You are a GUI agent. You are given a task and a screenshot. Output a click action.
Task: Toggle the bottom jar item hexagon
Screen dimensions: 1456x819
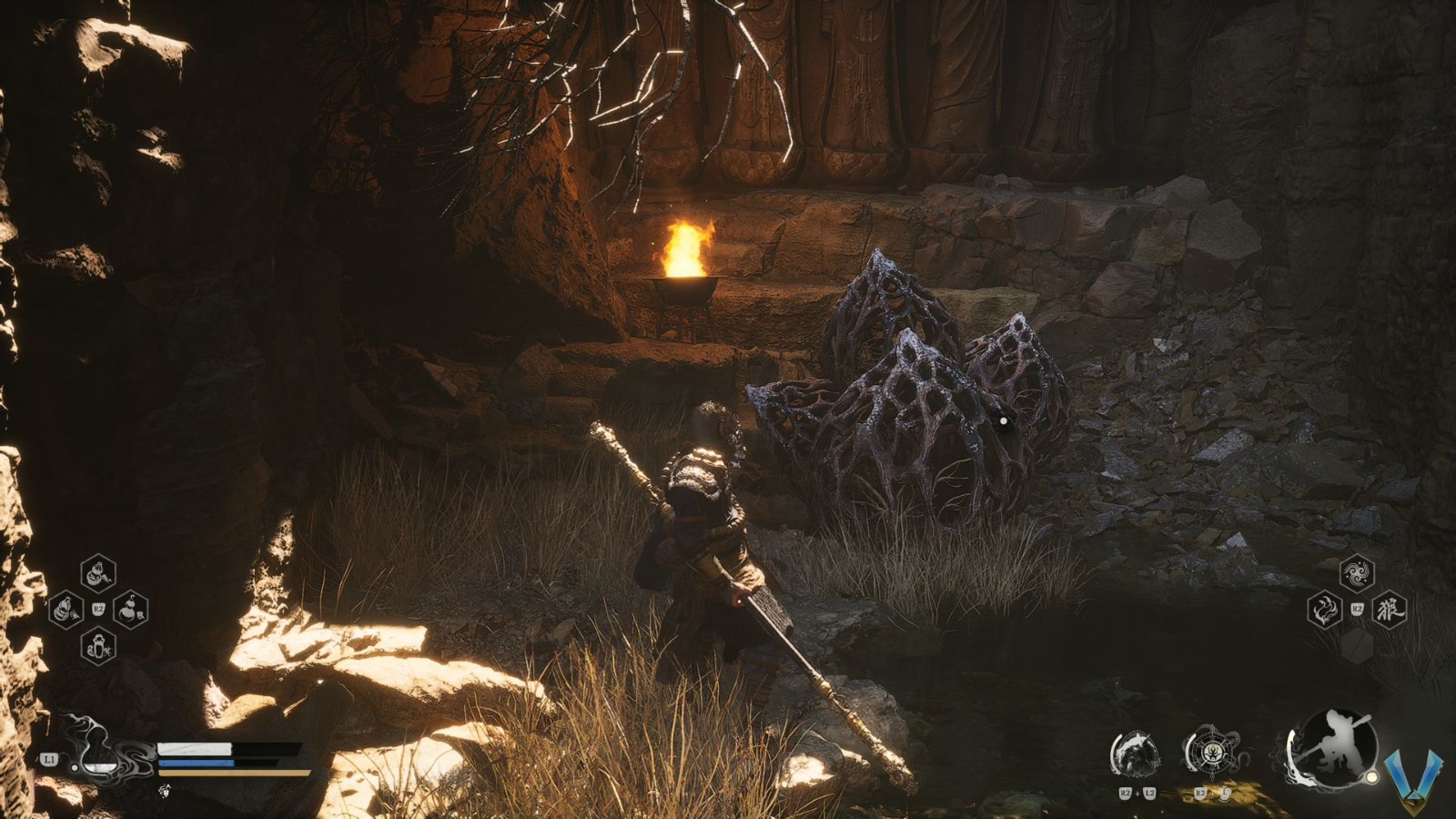tap(98, 646)
